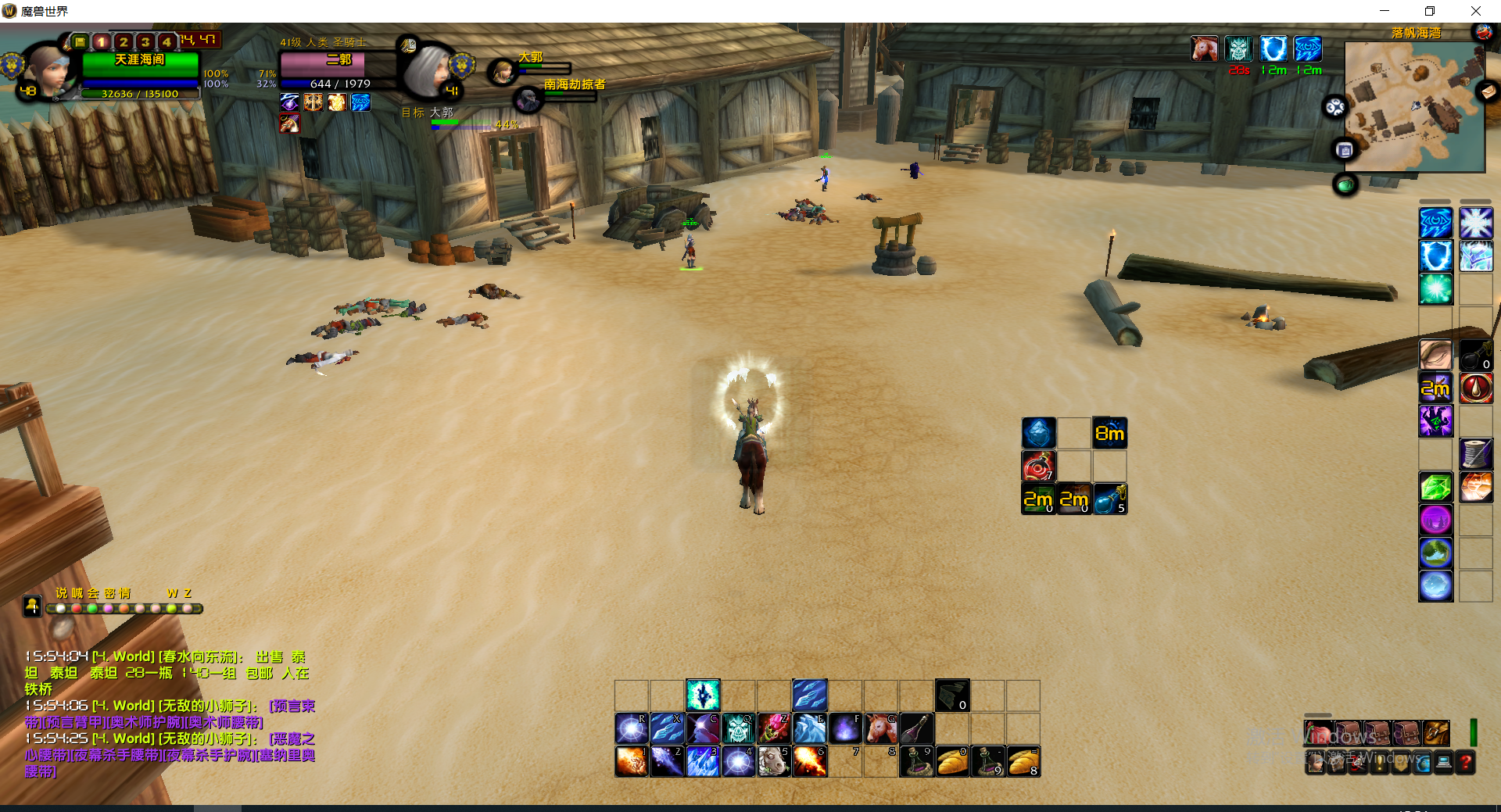This screenshot has height=812, width=1501.
Task: Open the character info micro button
Action: tap(1316, 762)
